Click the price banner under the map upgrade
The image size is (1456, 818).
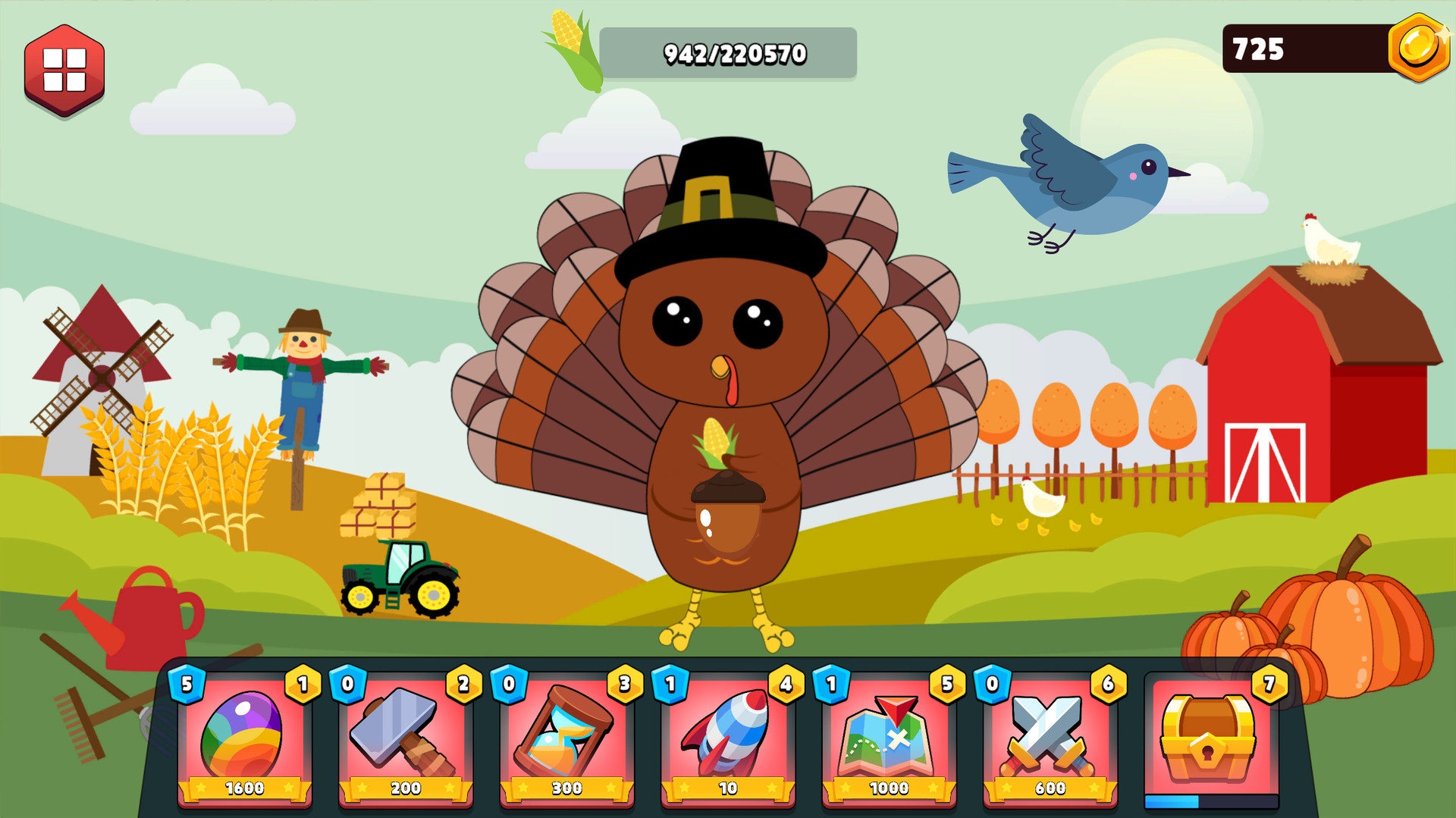tap(889, 788)
